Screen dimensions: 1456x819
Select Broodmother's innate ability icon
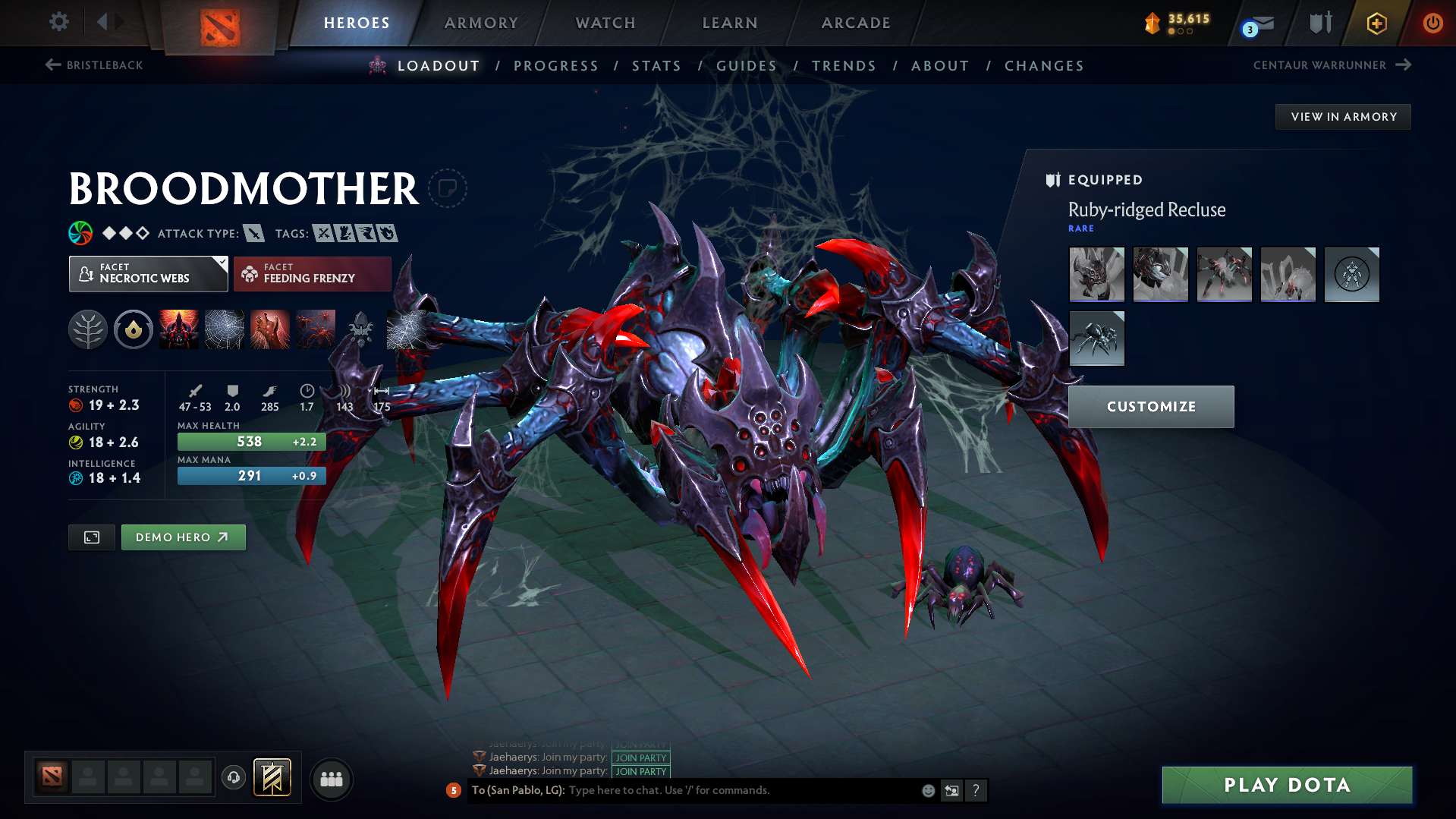tap(134, 329)
